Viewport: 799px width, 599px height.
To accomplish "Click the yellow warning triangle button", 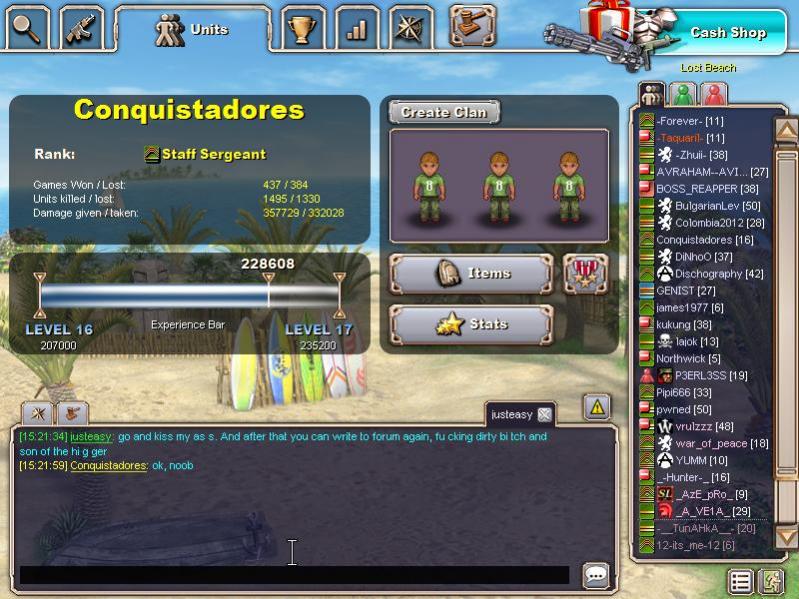I will (x=597, y=406).
